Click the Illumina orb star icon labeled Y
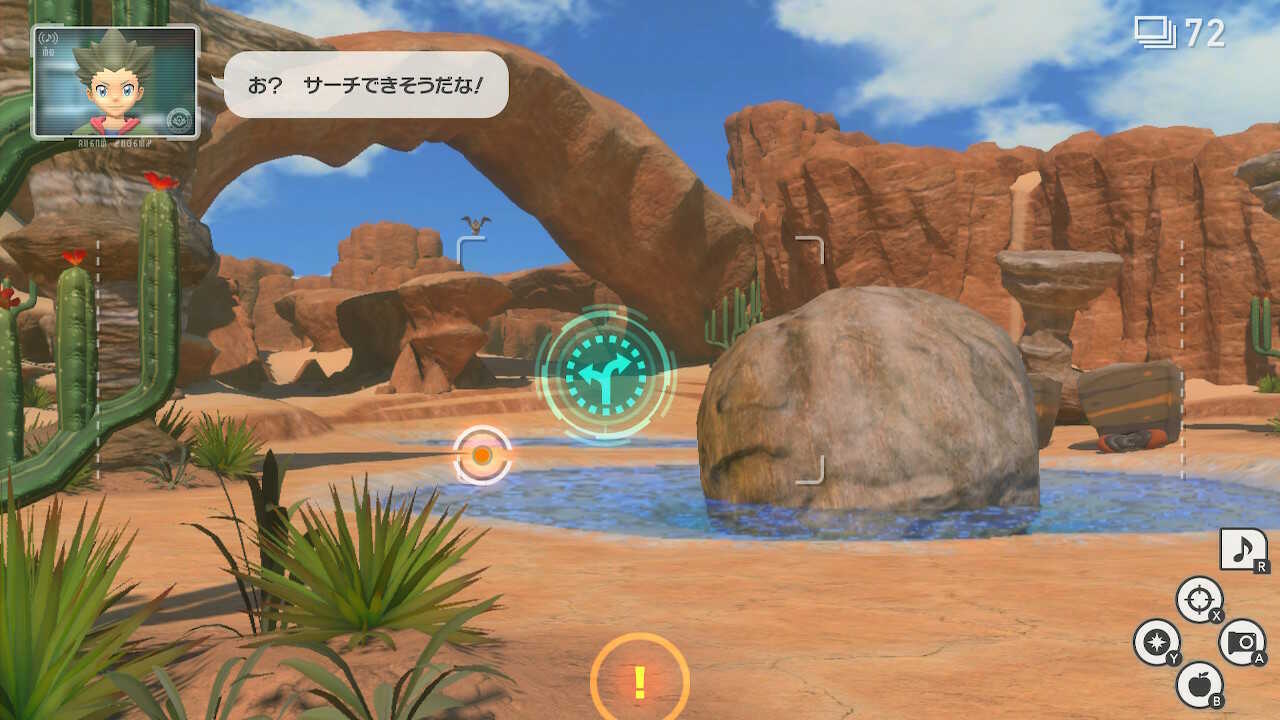 pos(1155,641)
